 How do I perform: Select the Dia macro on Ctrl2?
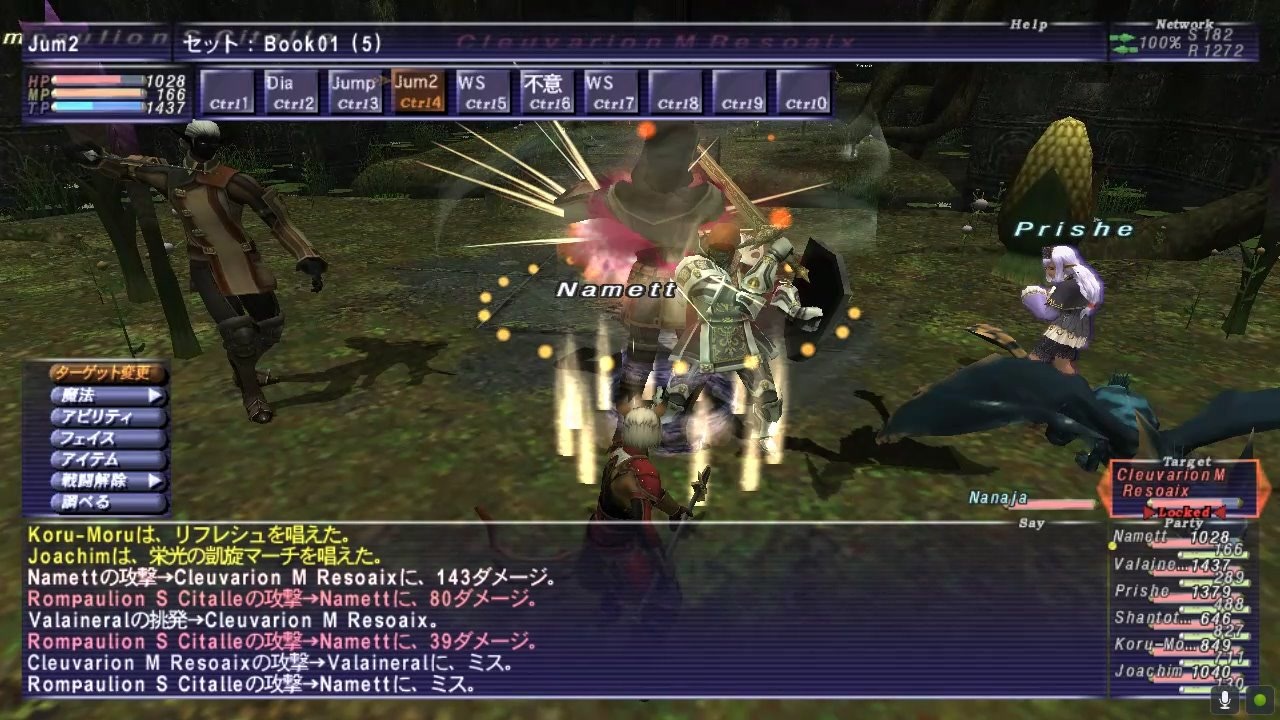pyautogui.click(x=292, y=89)
